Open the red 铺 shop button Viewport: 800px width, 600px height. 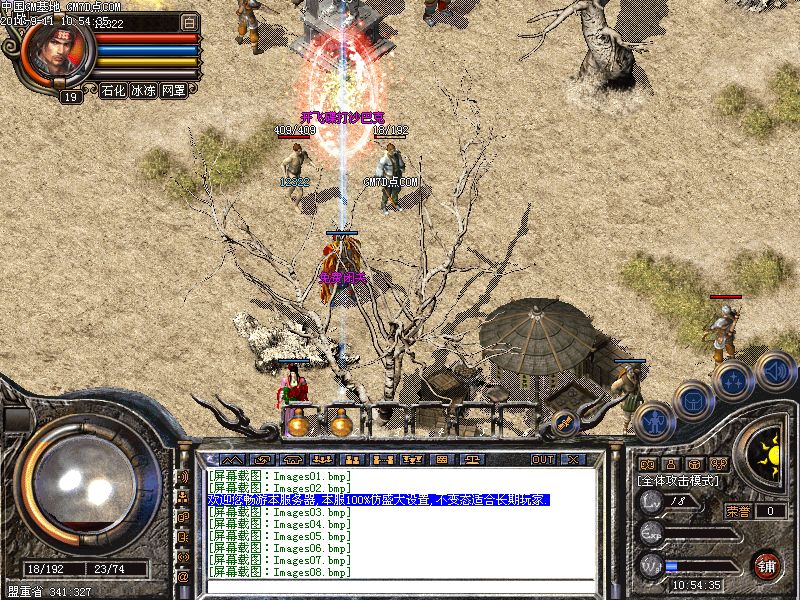click(766, 564)
